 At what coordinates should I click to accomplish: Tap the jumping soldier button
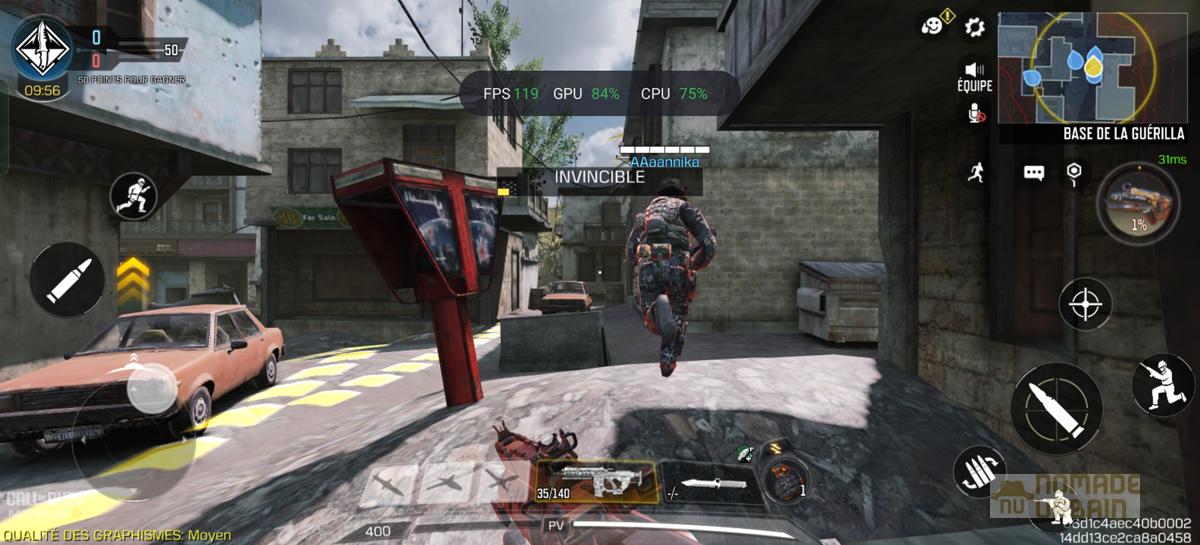click(x=1162, y=384)
